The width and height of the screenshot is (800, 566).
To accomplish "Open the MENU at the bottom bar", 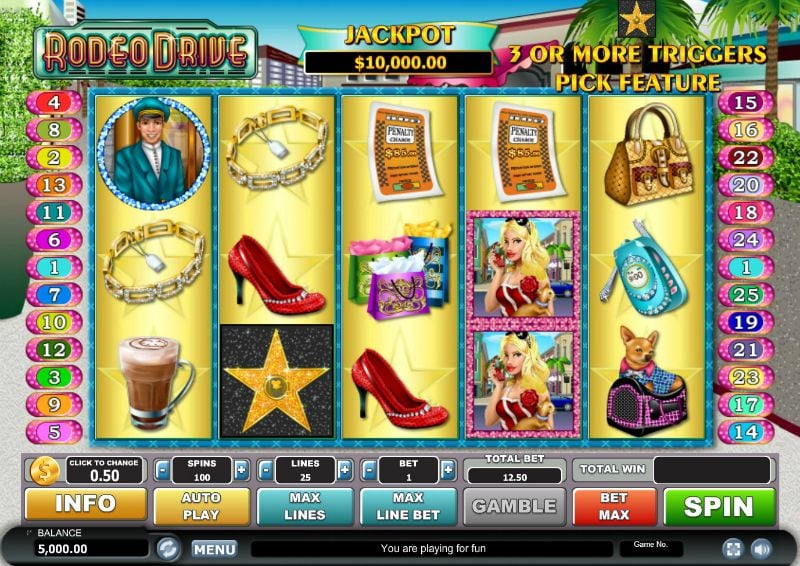I will tap(214, 549).
